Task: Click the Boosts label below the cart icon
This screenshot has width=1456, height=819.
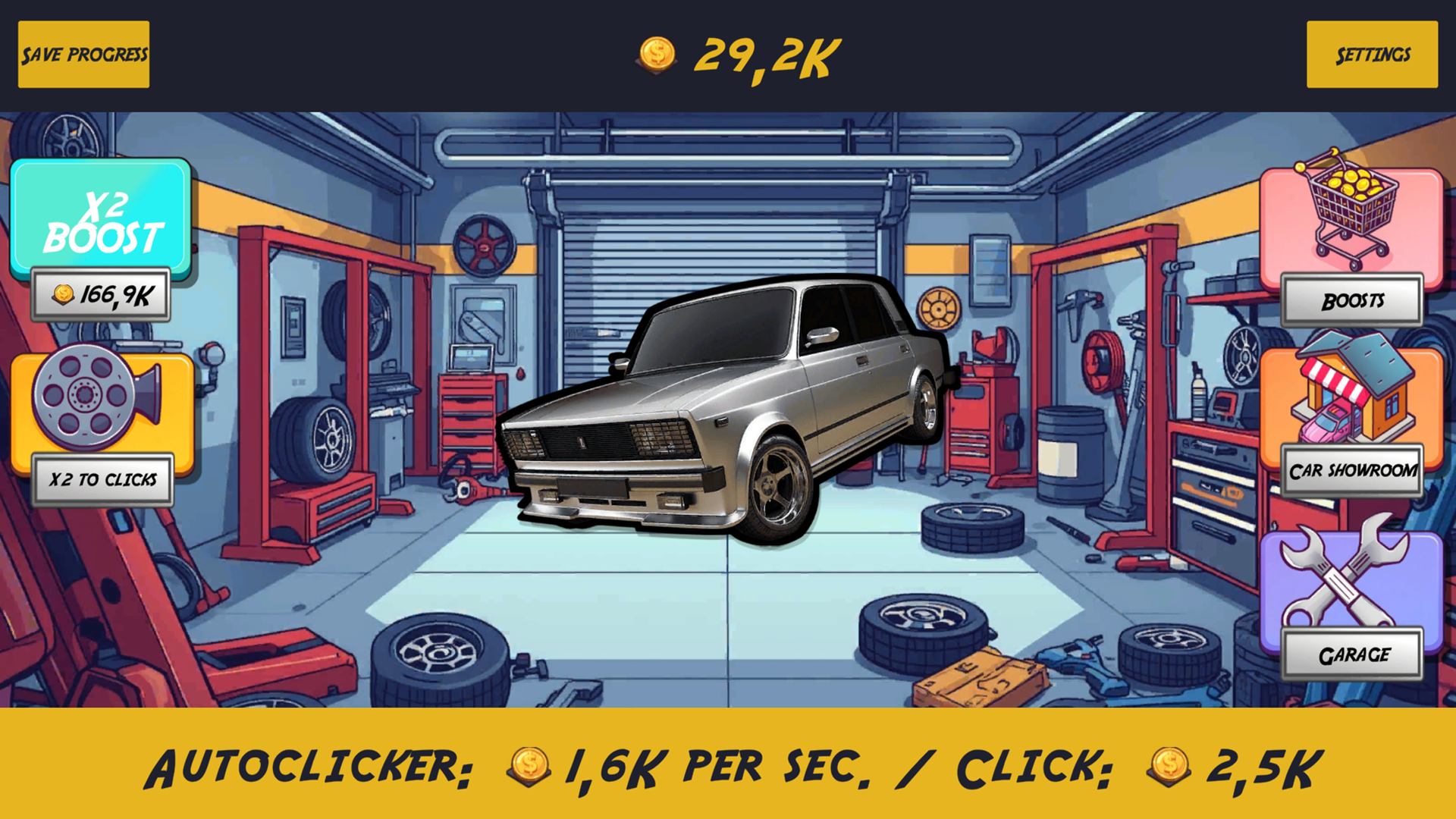Action: pyautogui.click(x=1351, y=300)
